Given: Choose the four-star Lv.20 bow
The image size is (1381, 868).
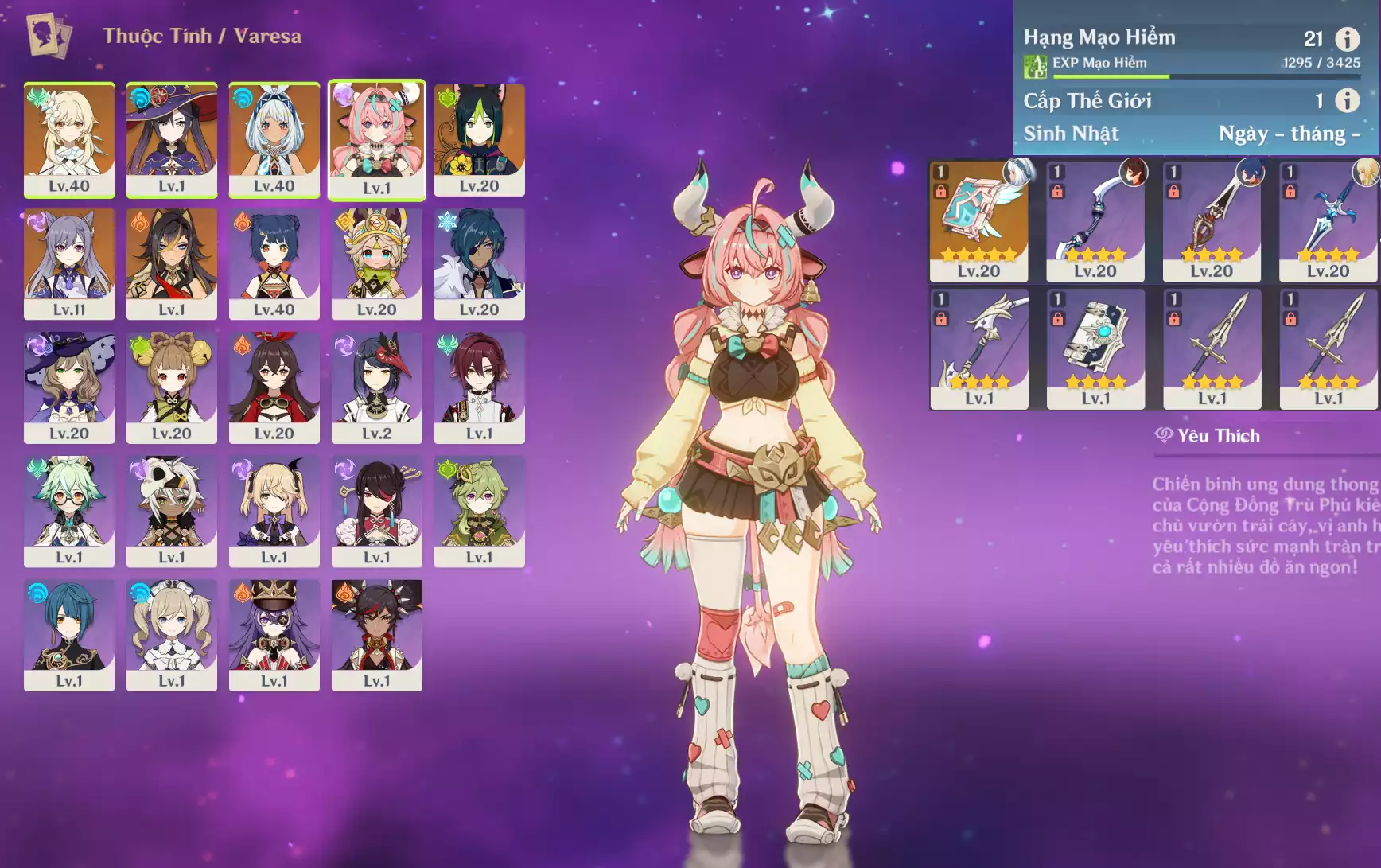Looking at the screenshot, I should (1095, 221).
